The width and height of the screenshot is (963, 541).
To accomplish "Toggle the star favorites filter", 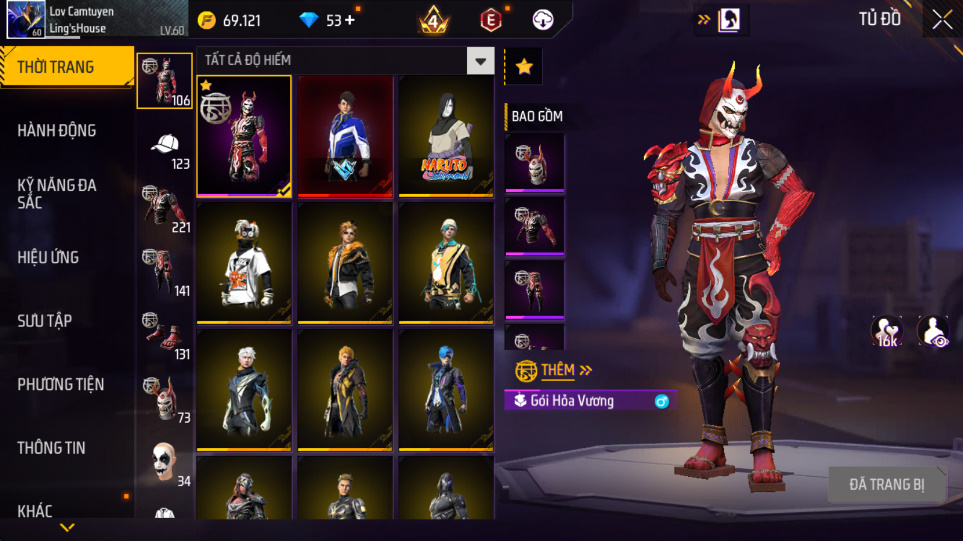I will coord(524,66).
